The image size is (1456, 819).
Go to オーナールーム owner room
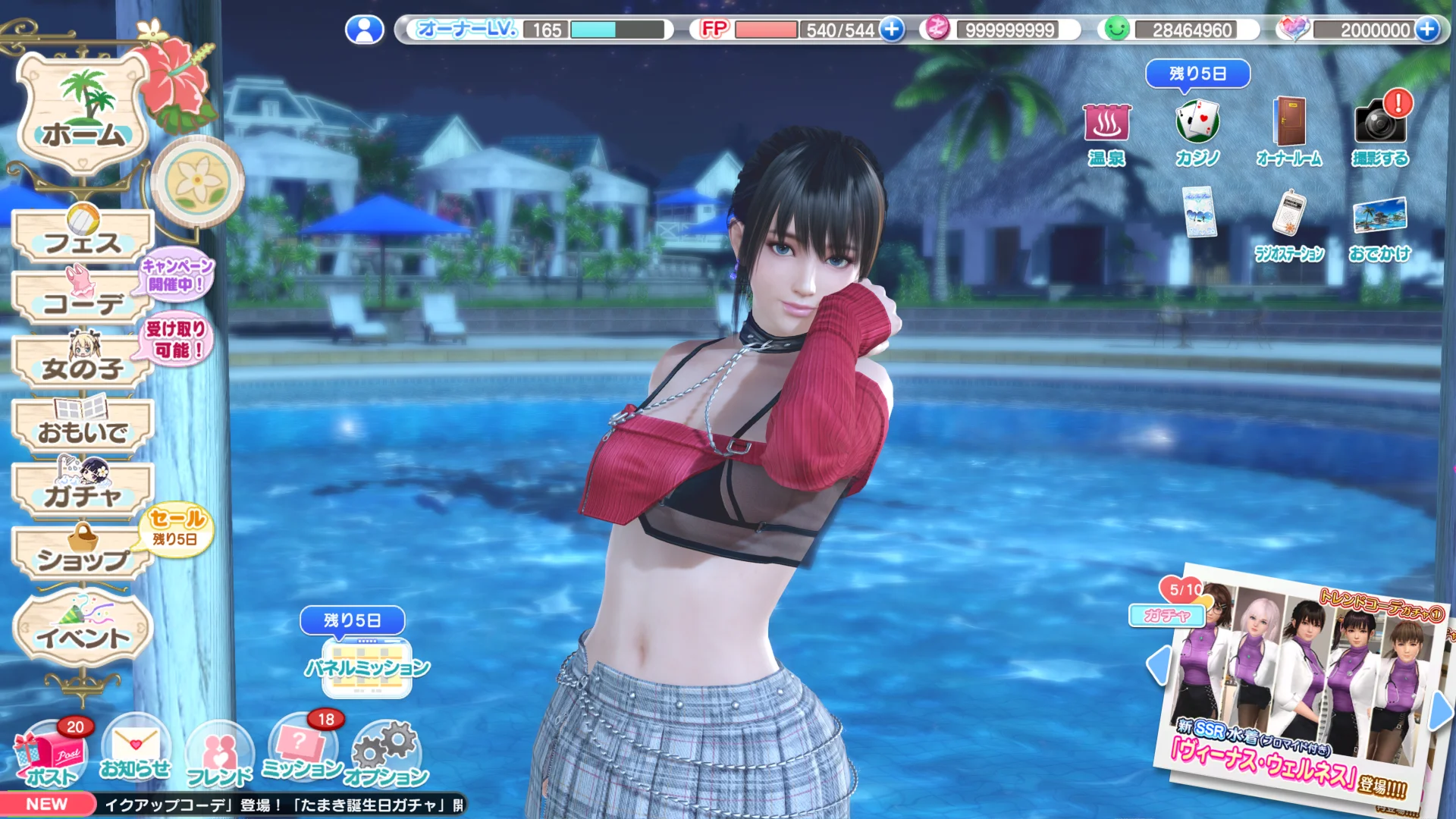click(x=1289, y=133)
